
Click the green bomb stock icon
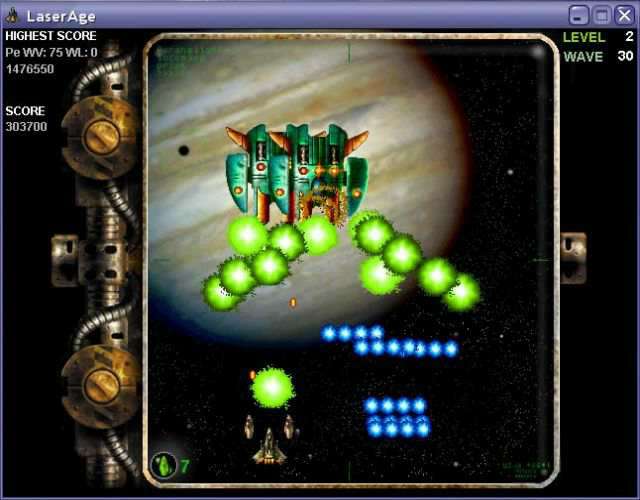[163, 465]
